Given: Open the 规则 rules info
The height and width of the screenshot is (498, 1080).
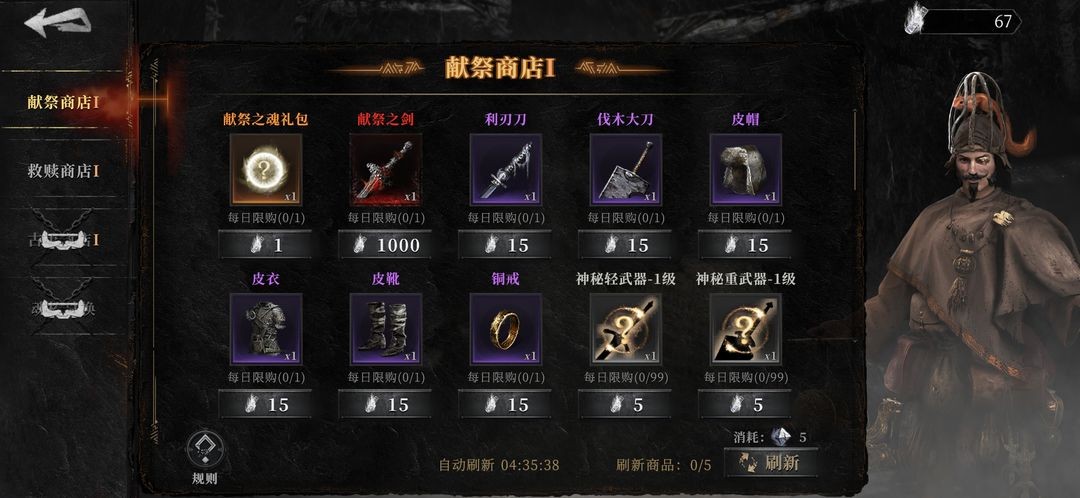Looking at the screenshot, I should click(204, 456).
